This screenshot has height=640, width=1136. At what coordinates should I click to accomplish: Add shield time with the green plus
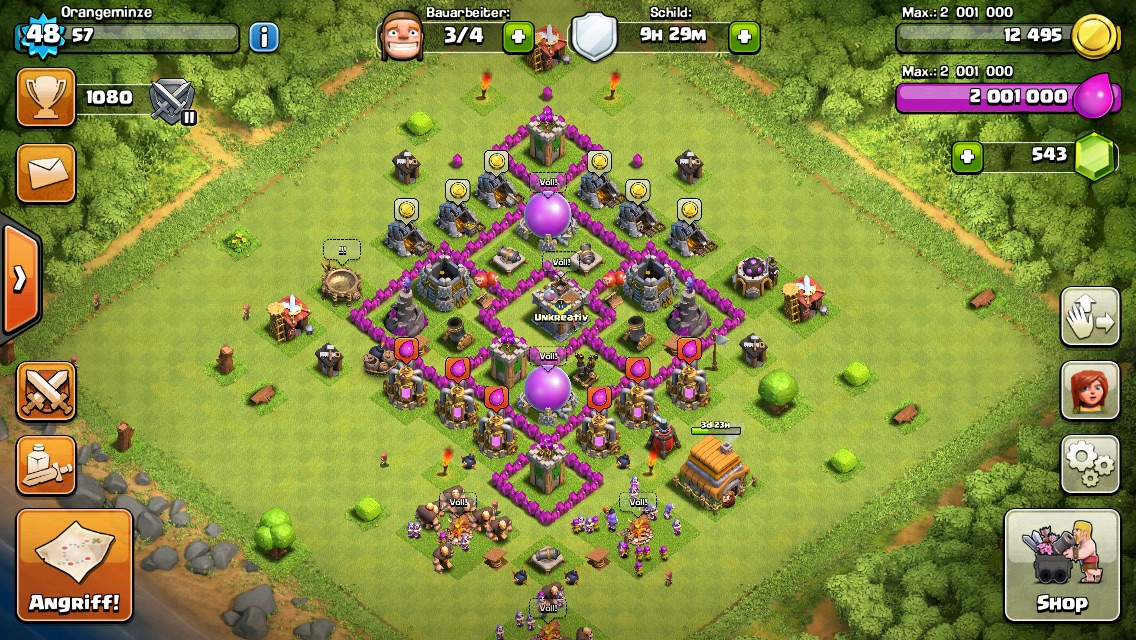744,38
